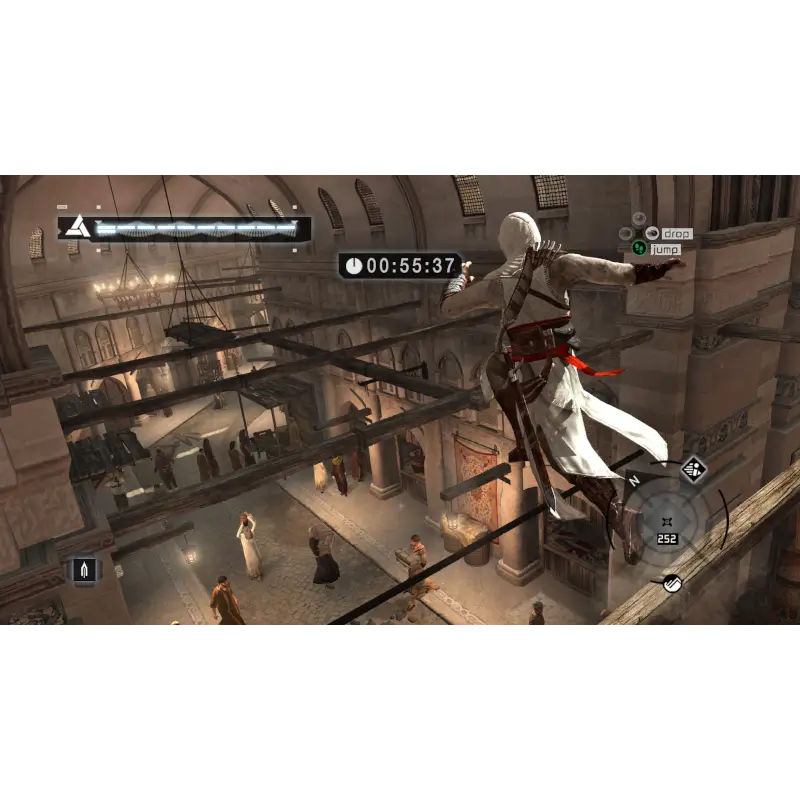Click the circular minimap radar
This screenshot has height=800, width=800.
pyautogui.click(x=665, y=523)
